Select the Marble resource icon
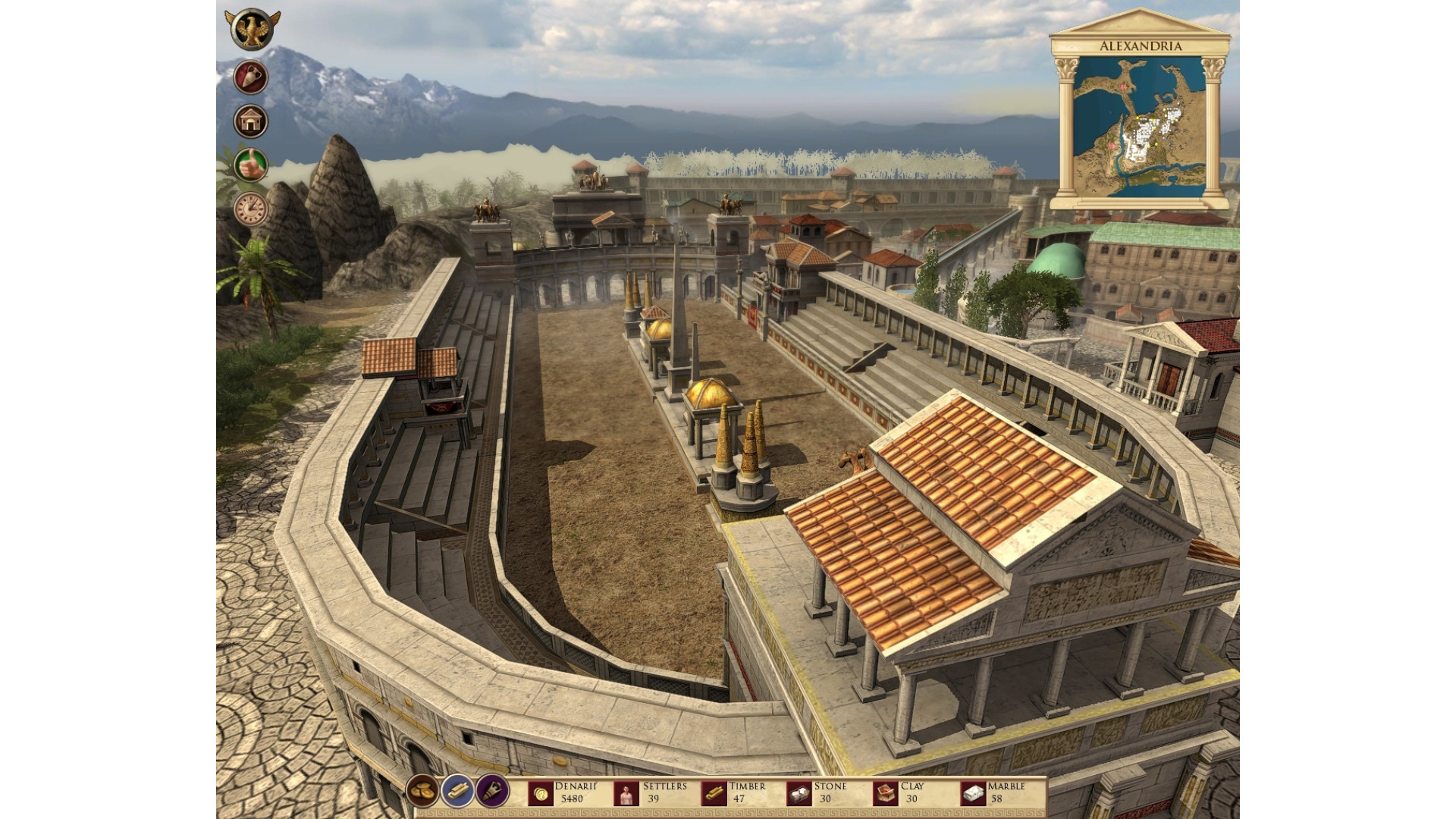This screenshot has width=1456, height=819. pos(972,793)
